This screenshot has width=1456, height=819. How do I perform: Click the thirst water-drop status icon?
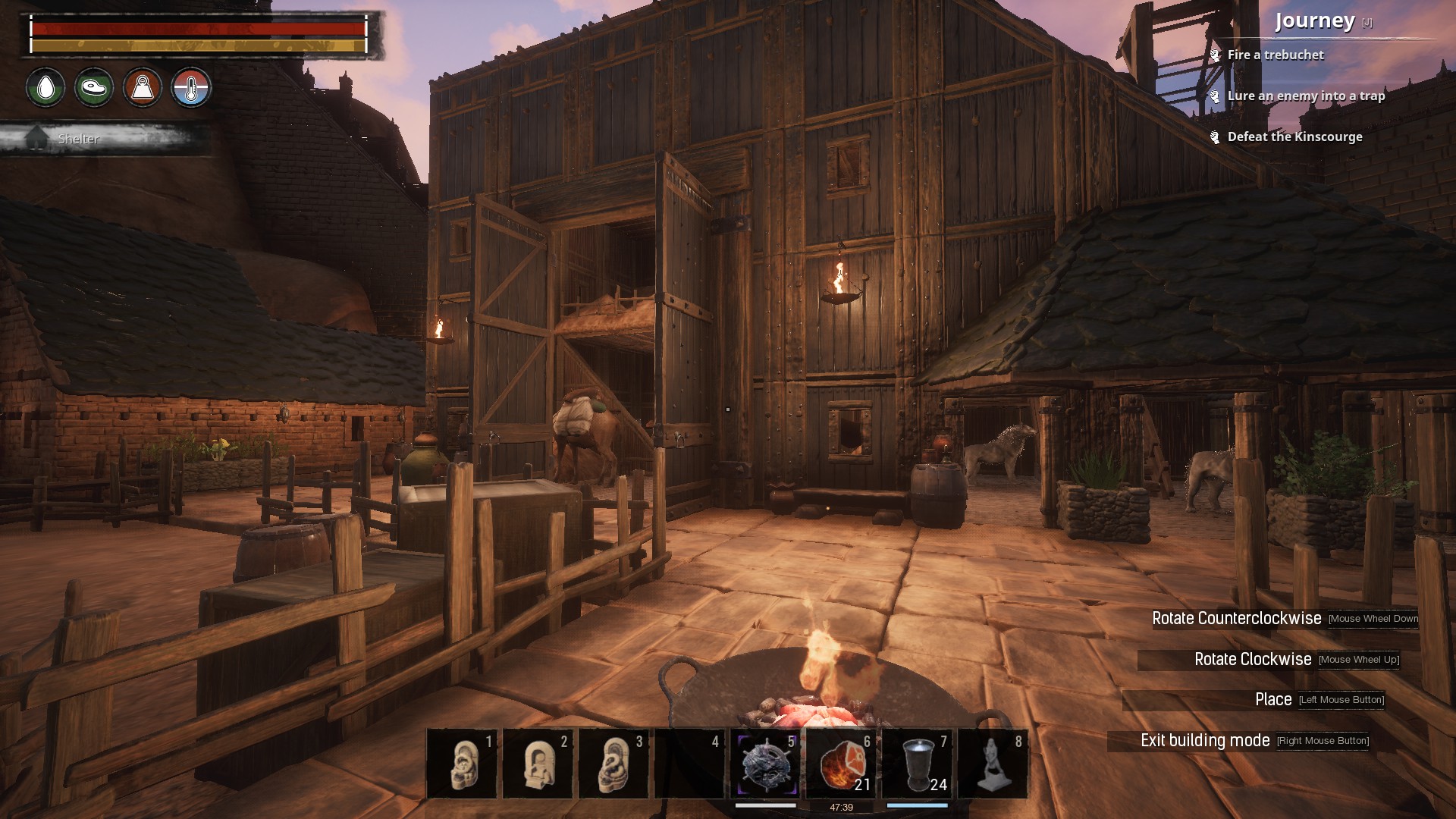coord(45,88)
